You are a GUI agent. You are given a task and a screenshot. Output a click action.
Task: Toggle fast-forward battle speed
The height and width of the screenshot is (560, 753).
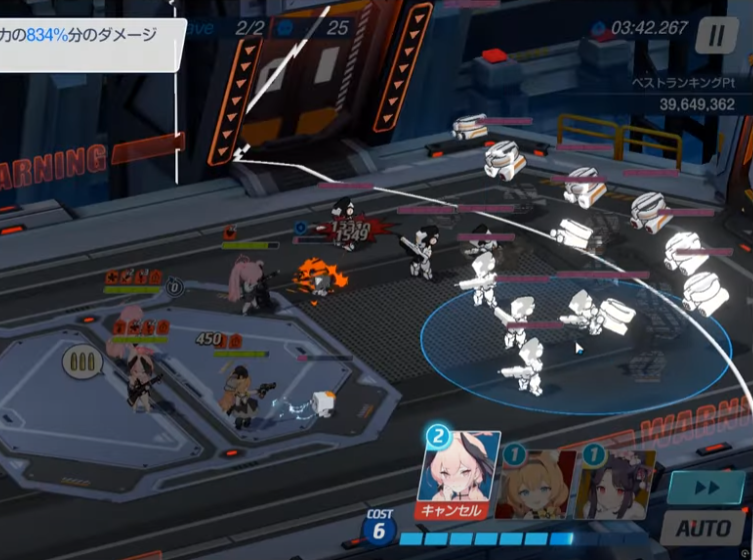click(706, 488)
